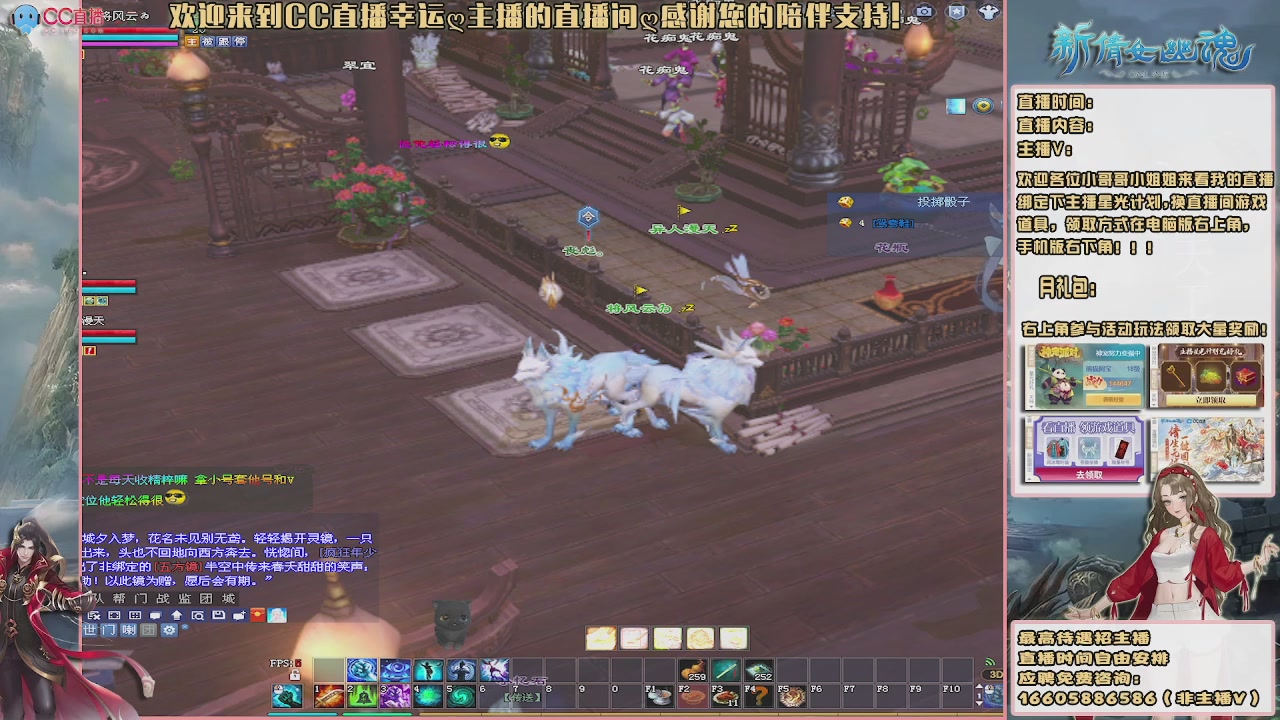Cast the sword skill in hotbar slot 1
This screenshot has width=1280, height=720.
[x=330, y=696]
